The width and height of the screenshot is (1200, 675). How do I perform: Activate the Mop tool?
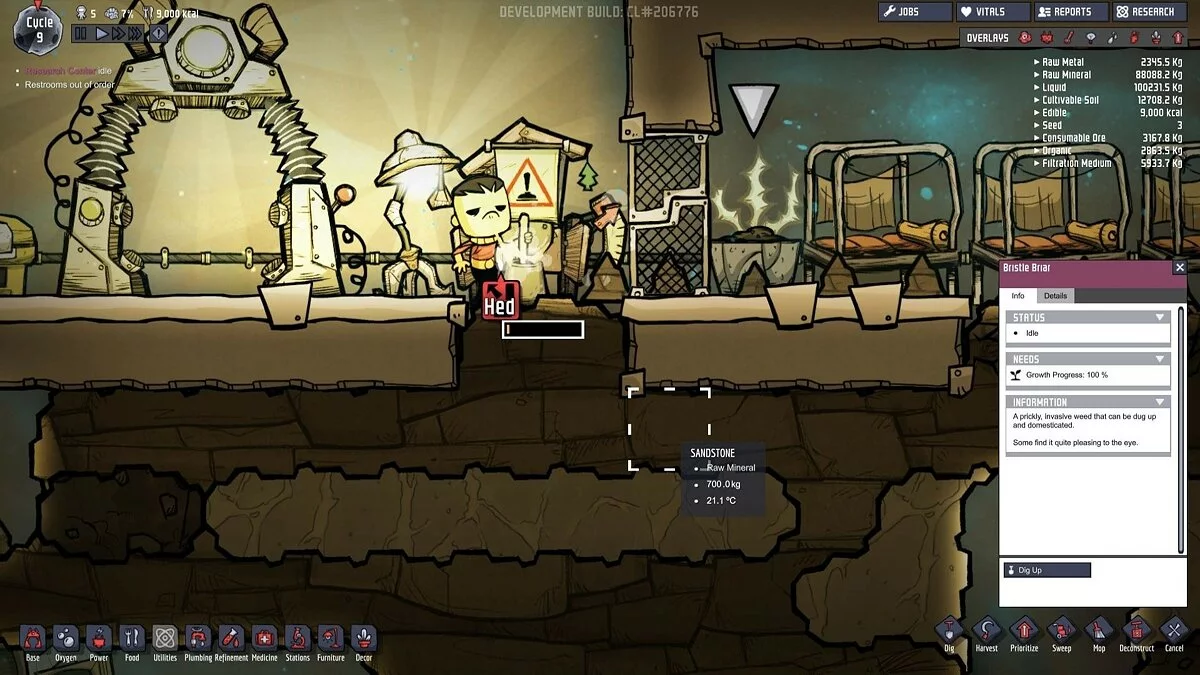click(1098, 632)
